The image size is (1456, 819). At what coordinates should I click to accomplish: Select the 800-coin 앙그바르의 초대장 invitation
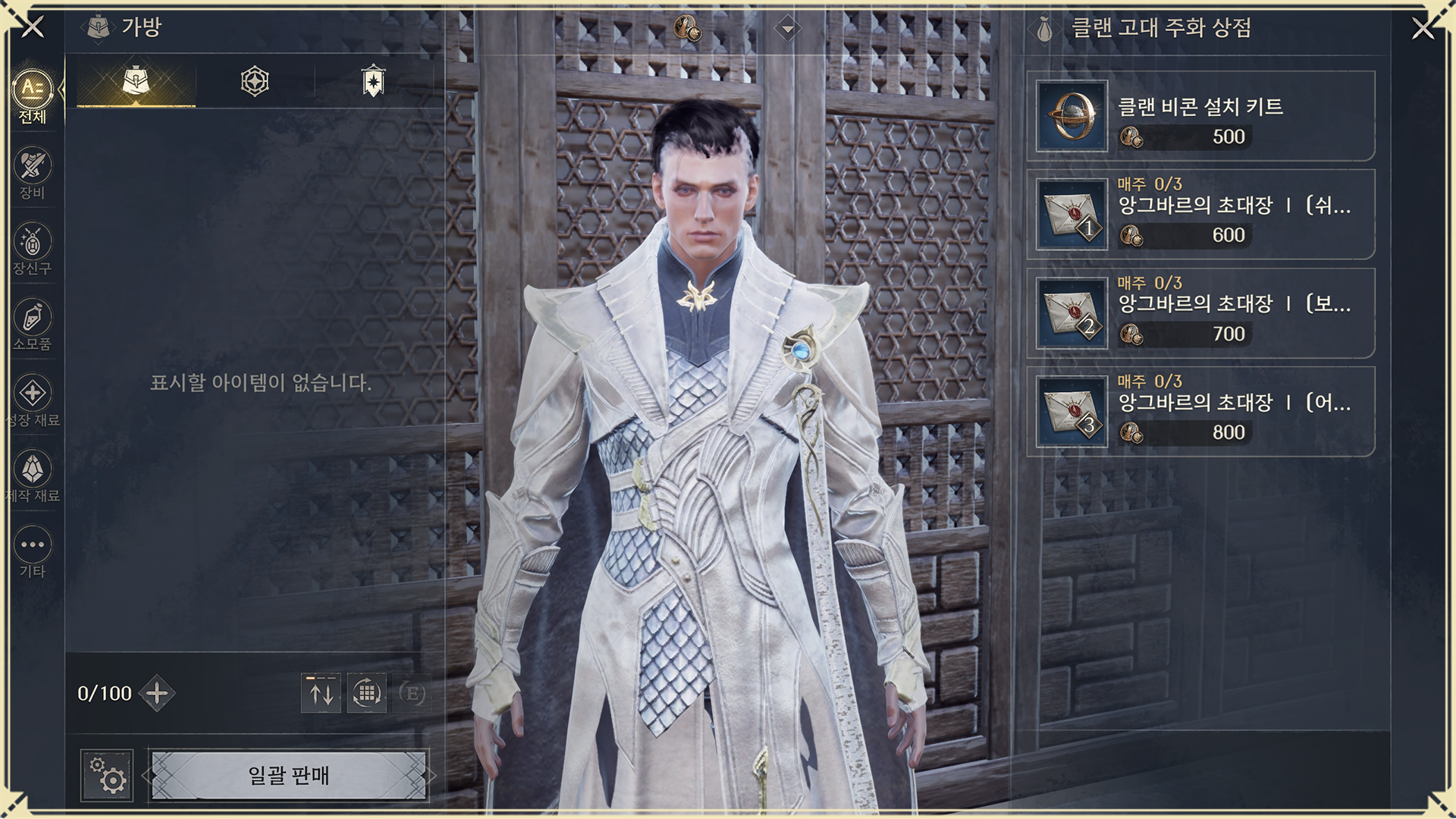pos(1200,412)
